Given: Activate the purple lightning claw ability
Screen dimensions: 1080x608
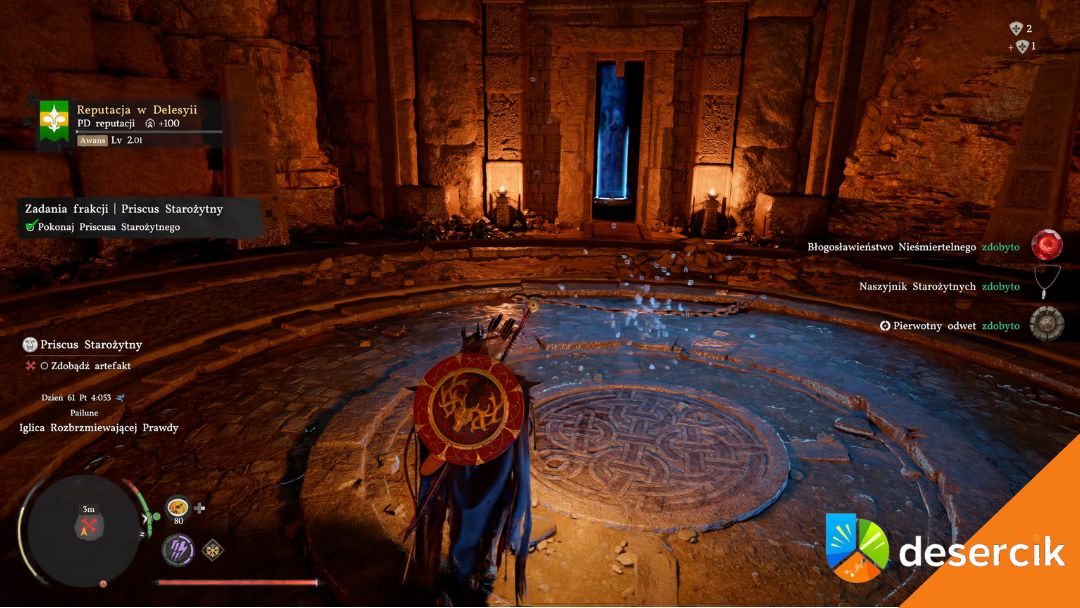Looking at the screenshot, I should pos(178,549).
